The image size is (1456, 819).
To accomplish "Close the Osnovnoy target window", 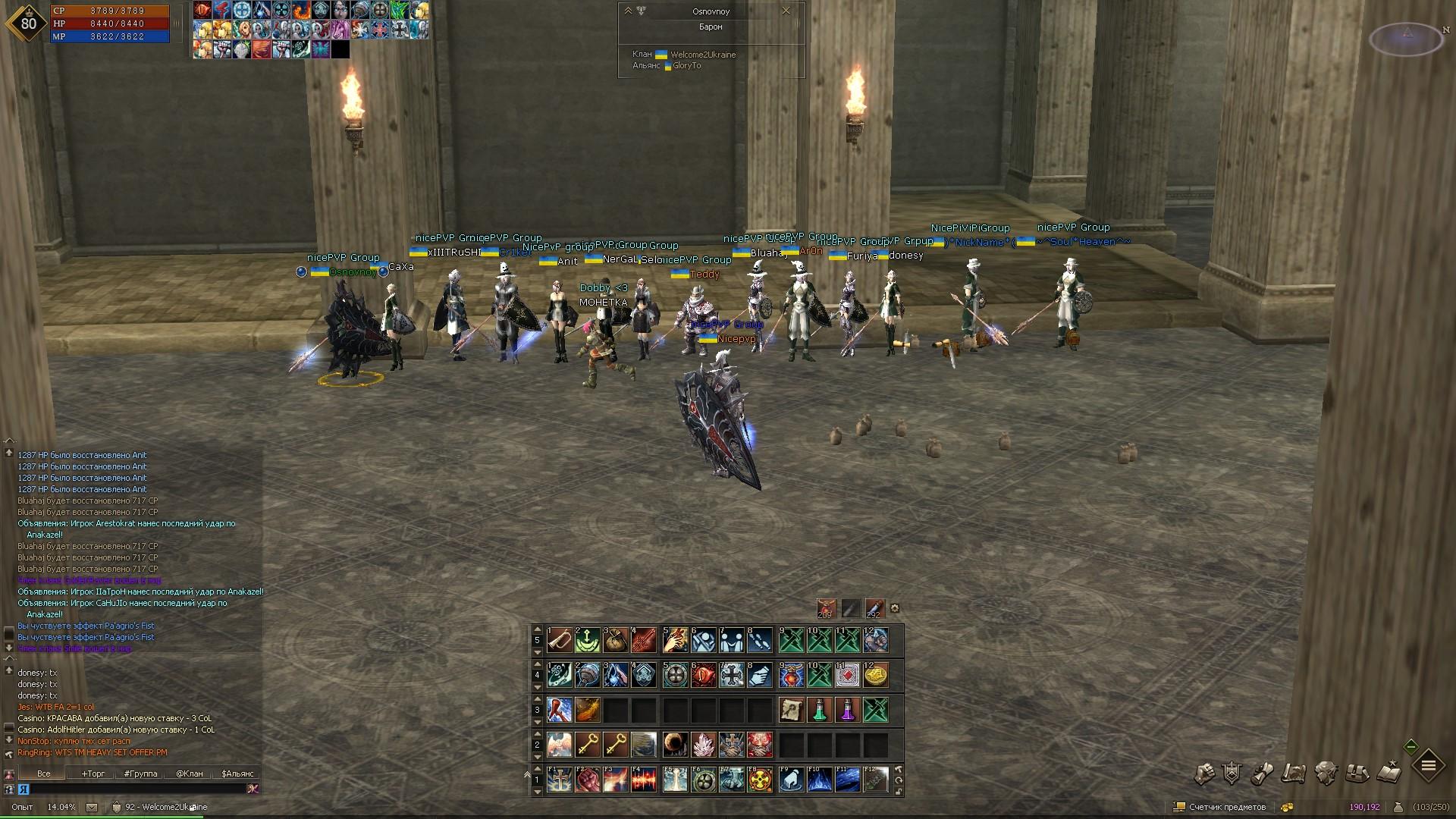I will pos(786,11).
